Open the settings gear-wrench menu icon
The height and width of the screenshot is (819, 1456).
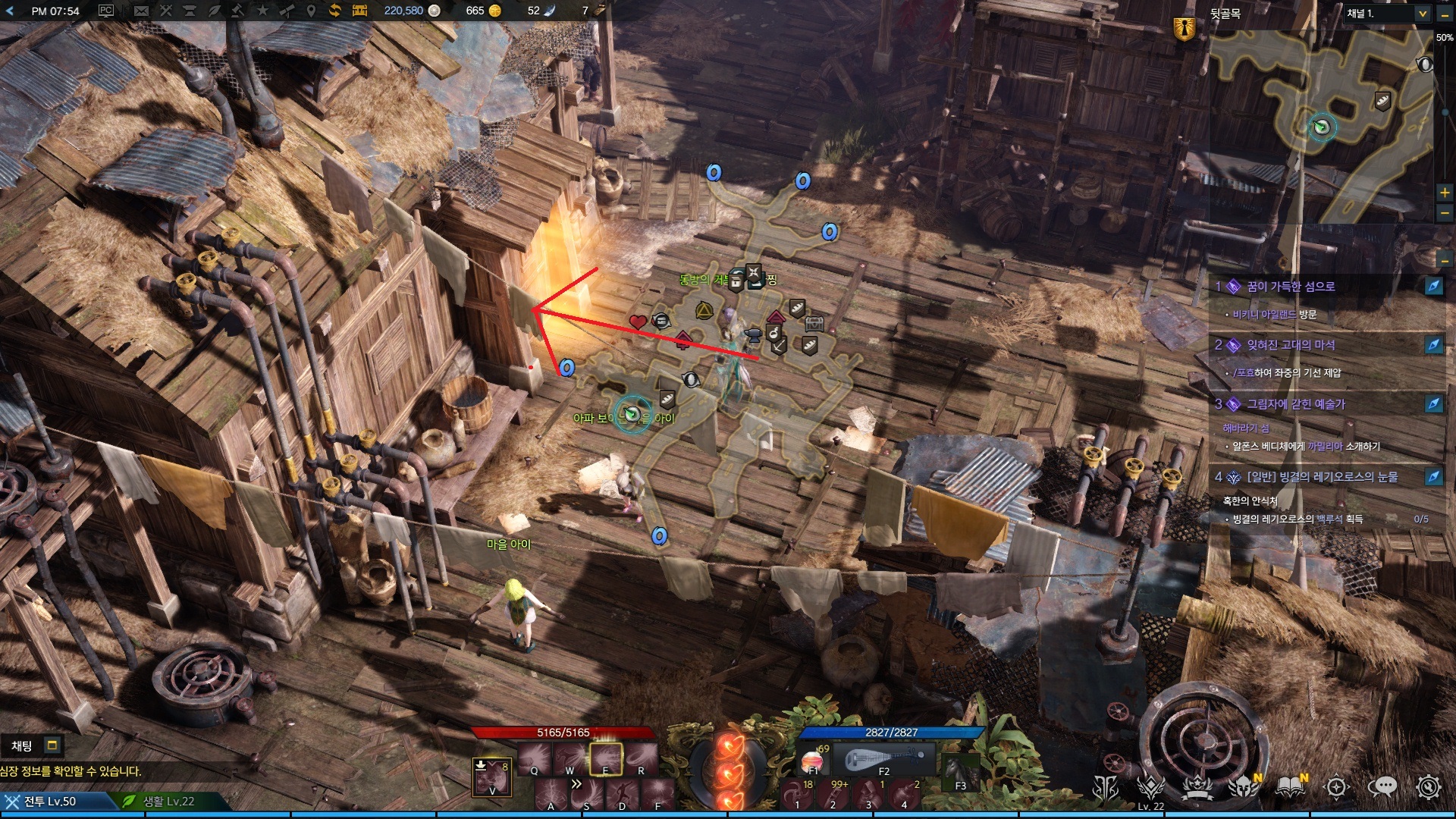point(1429,787)
